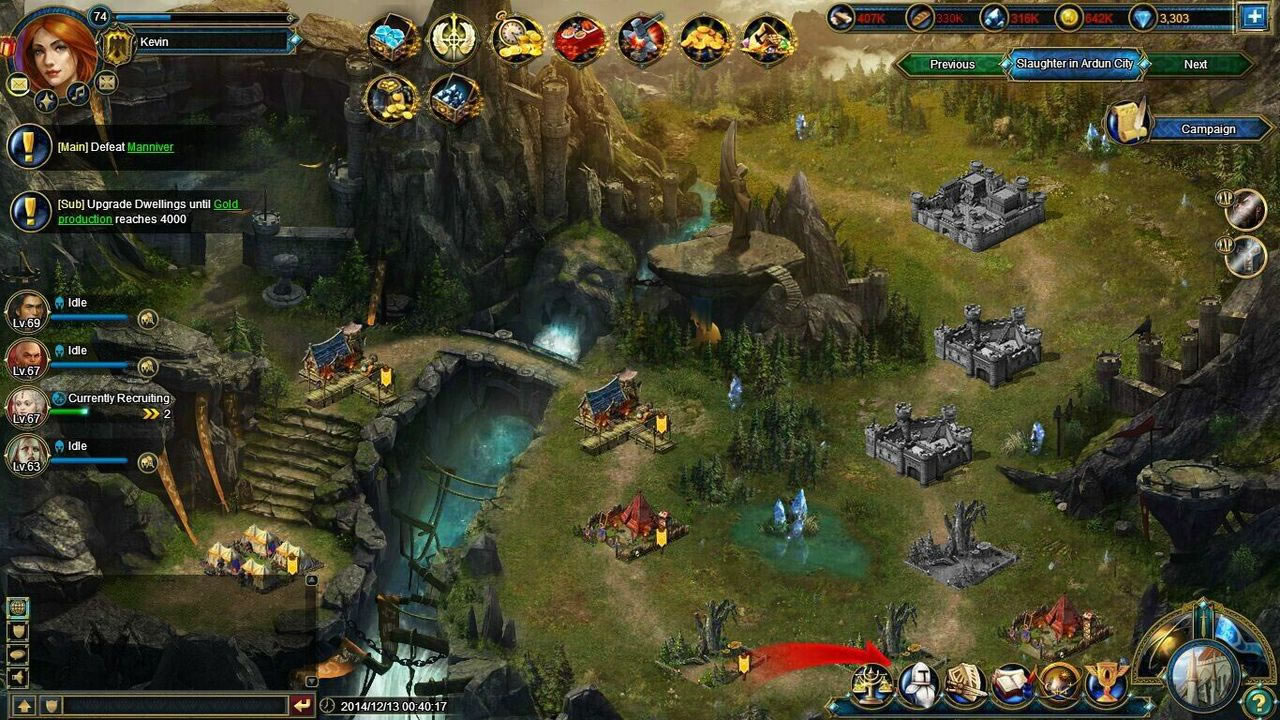Screen dimensions: 1280x720
Task: Open the golden scales market icon
Action: 872,685
